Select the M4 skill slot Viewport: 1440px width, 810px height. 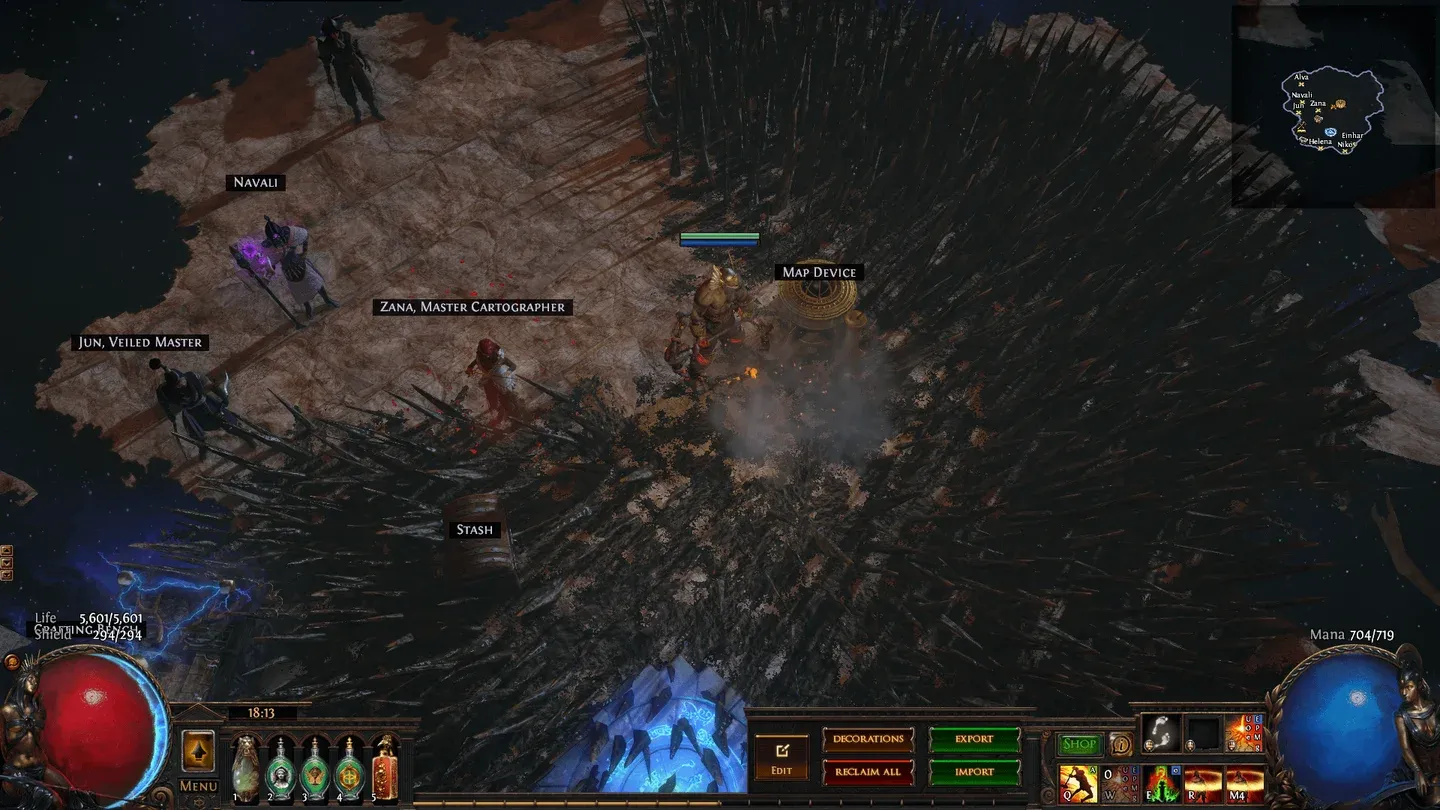(1245, 785)
